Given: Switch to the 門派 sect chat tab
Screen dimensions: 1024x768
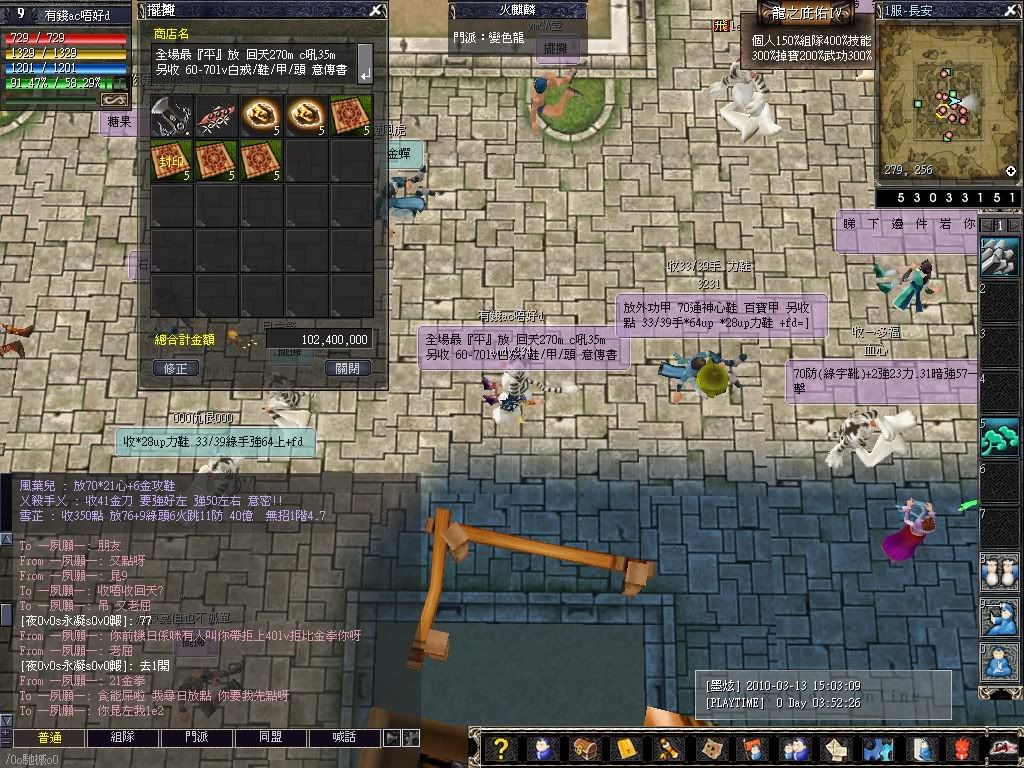Looking at the screenshot, I should click(197, 737).
